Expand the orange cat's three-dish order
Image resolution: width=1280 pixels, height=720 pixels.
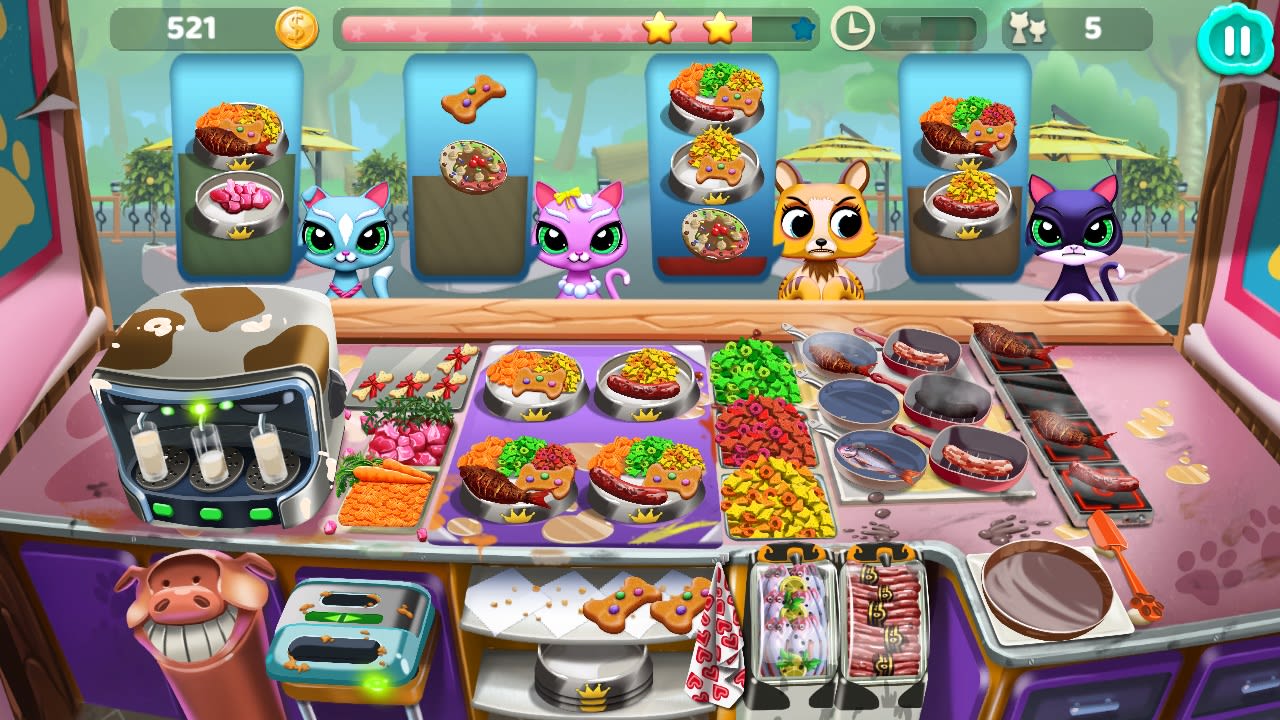coord(710,165)
